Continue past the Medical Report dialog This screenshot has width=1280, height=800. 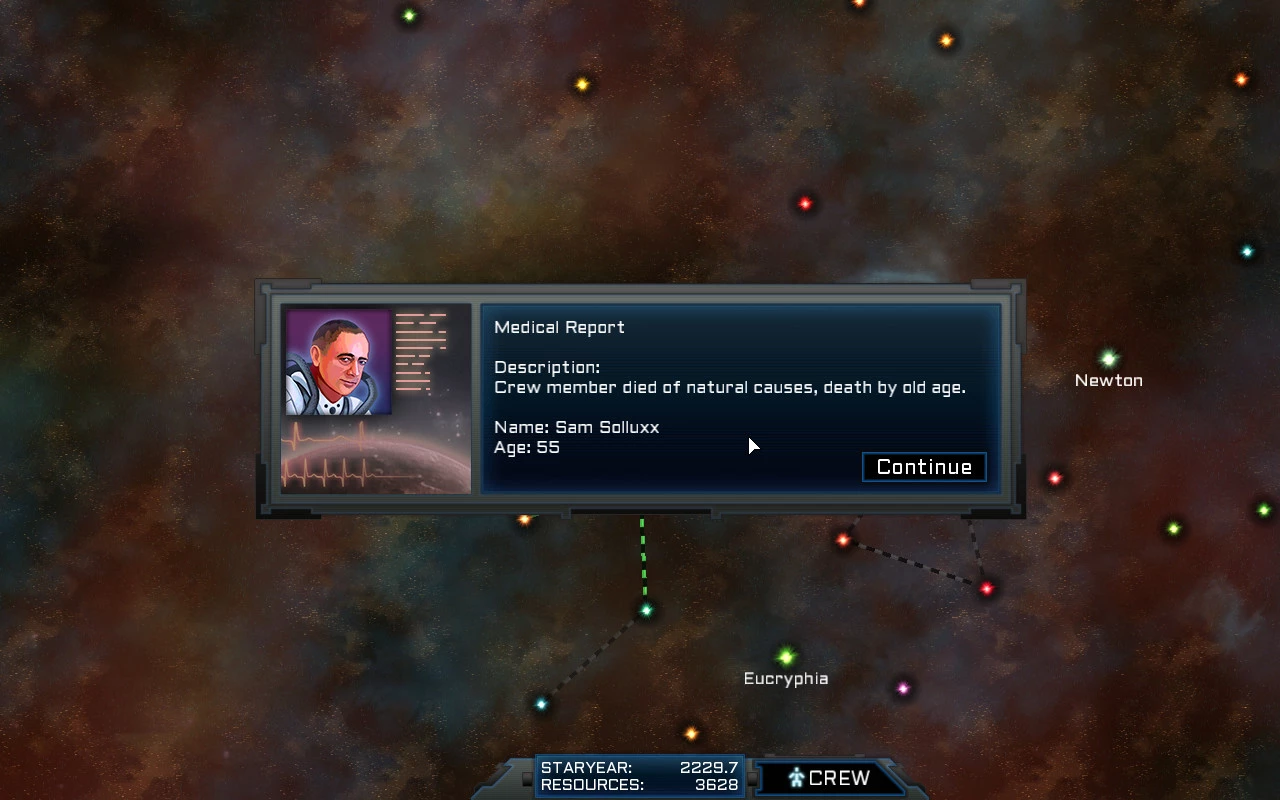(924, 467)
